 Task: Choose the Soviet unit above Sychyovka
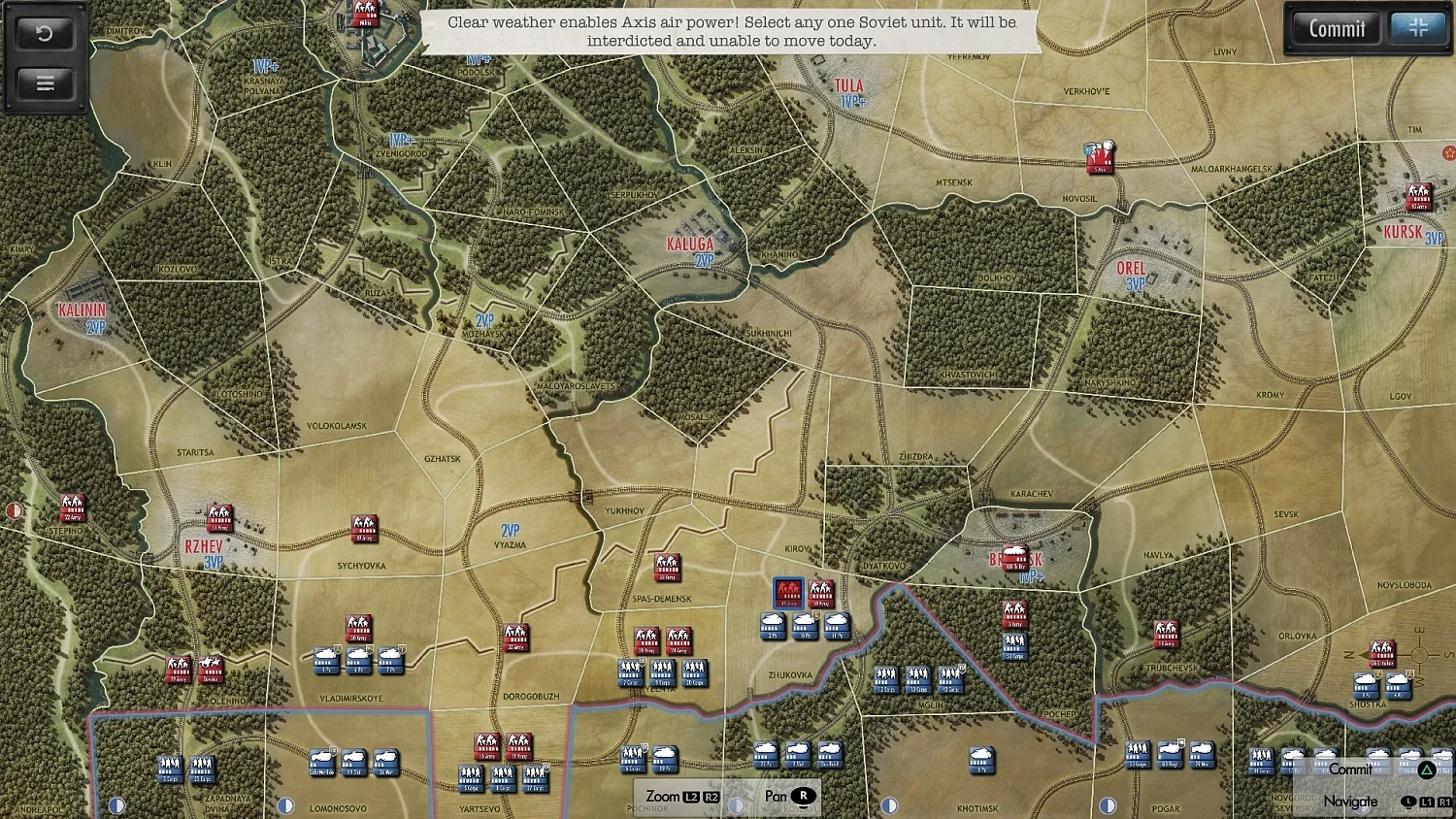[x=364, y=528]
